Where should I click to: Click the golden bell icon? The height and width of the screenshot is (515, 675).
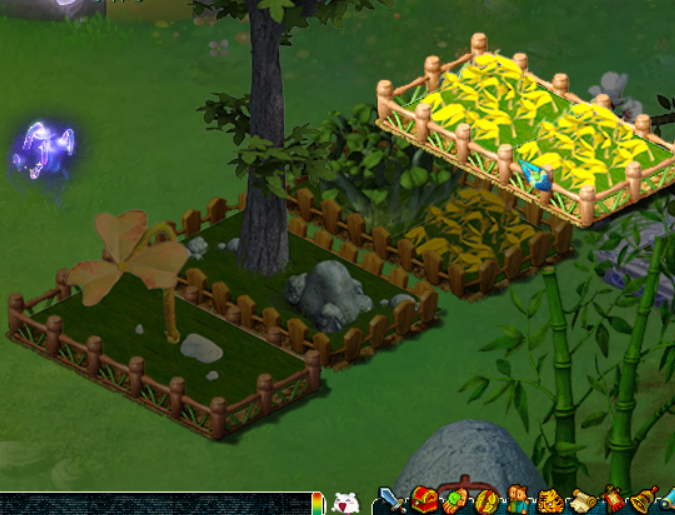pos(645,499)
